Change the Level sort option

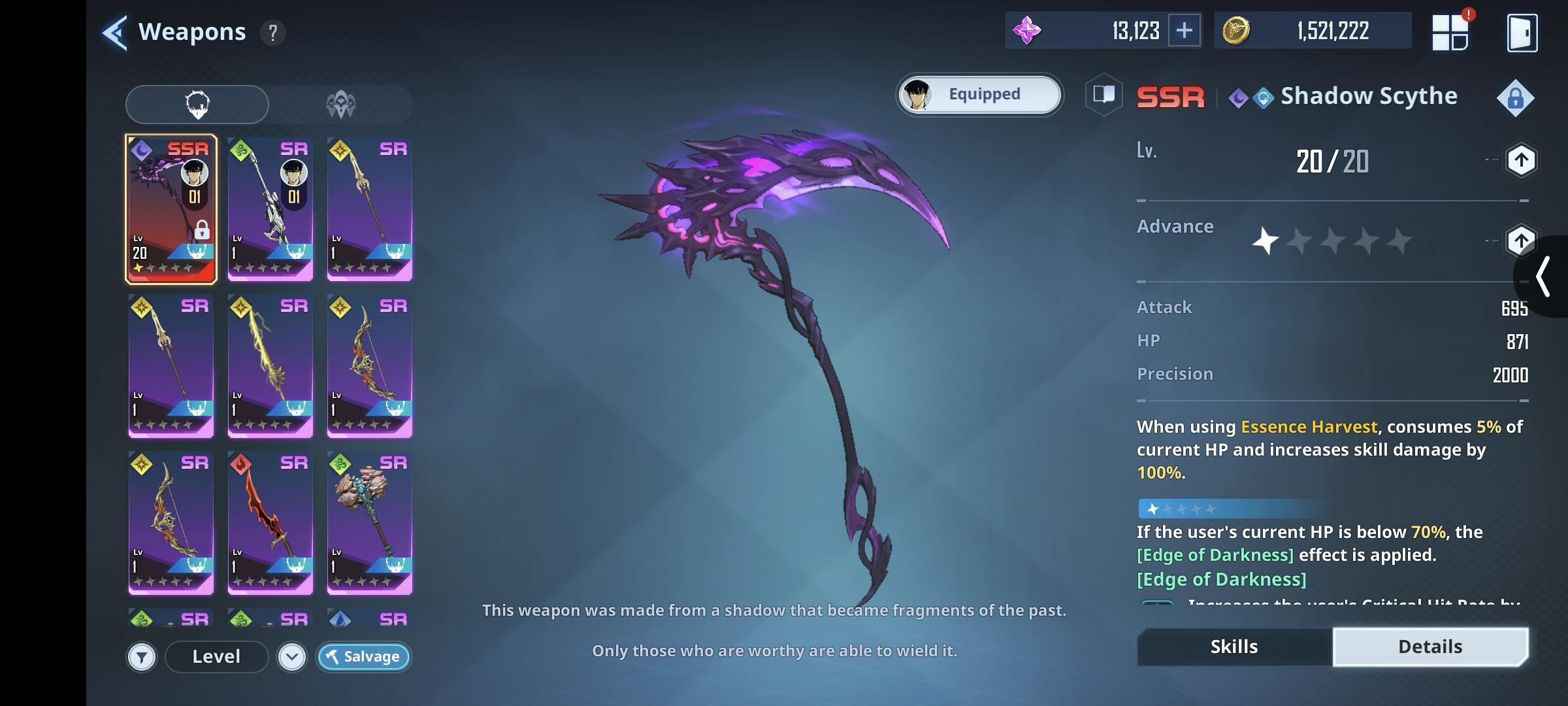(216, 657)
